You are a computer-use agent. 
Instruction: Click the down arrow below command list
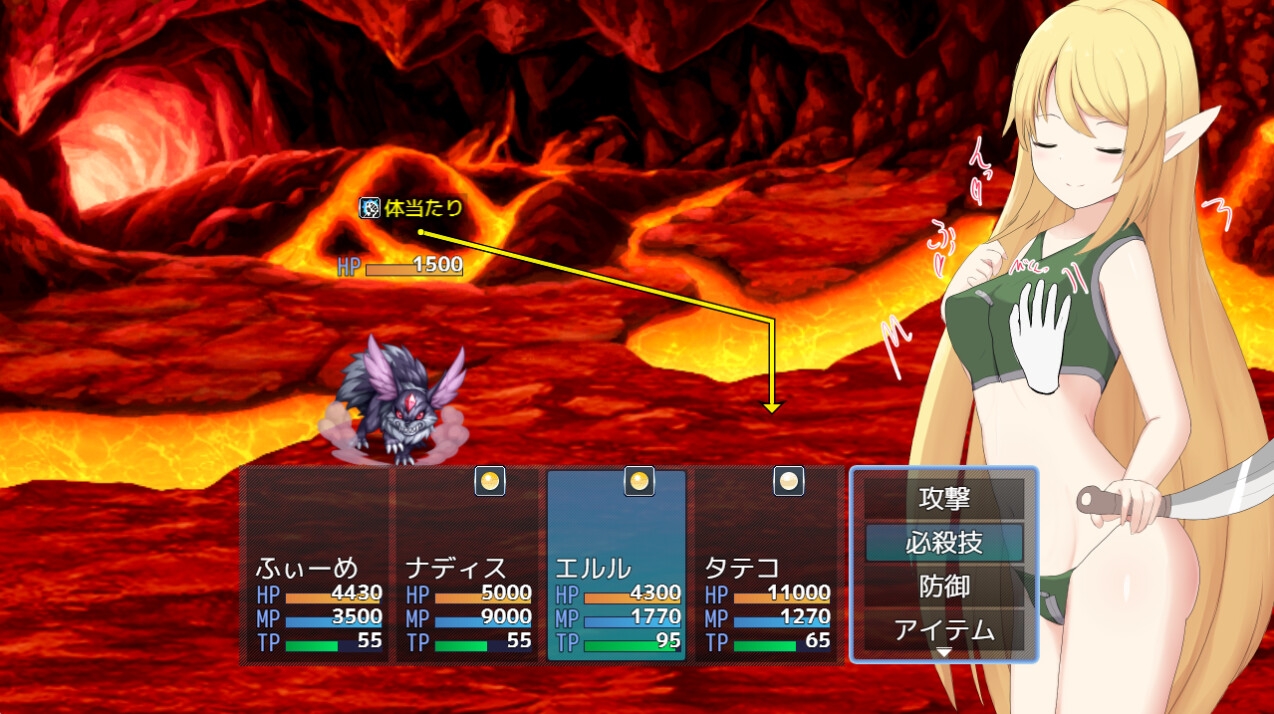[x=944, y=652]
